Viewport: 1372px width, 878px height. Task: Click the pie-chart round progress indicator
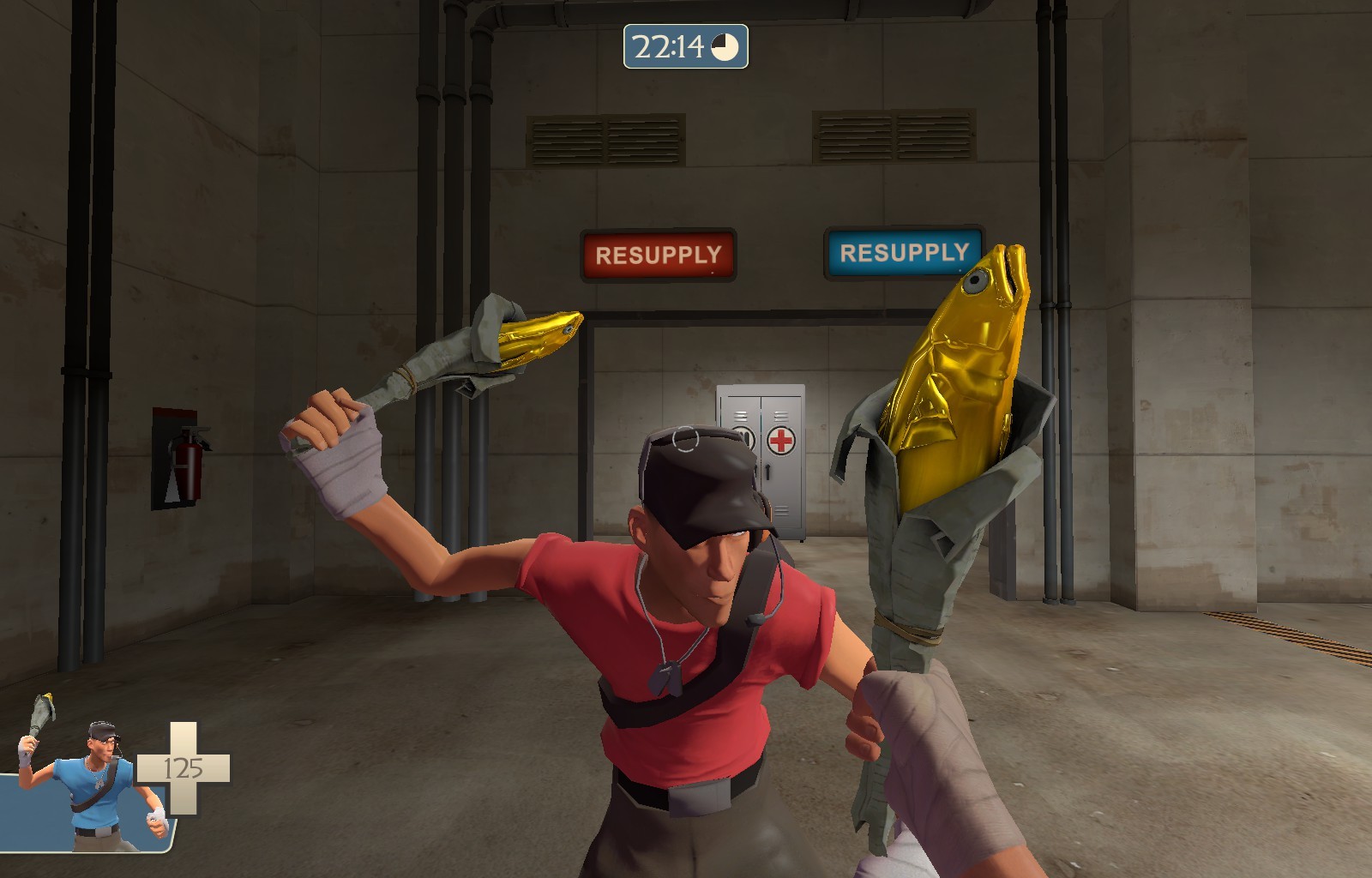click(725, 49)
